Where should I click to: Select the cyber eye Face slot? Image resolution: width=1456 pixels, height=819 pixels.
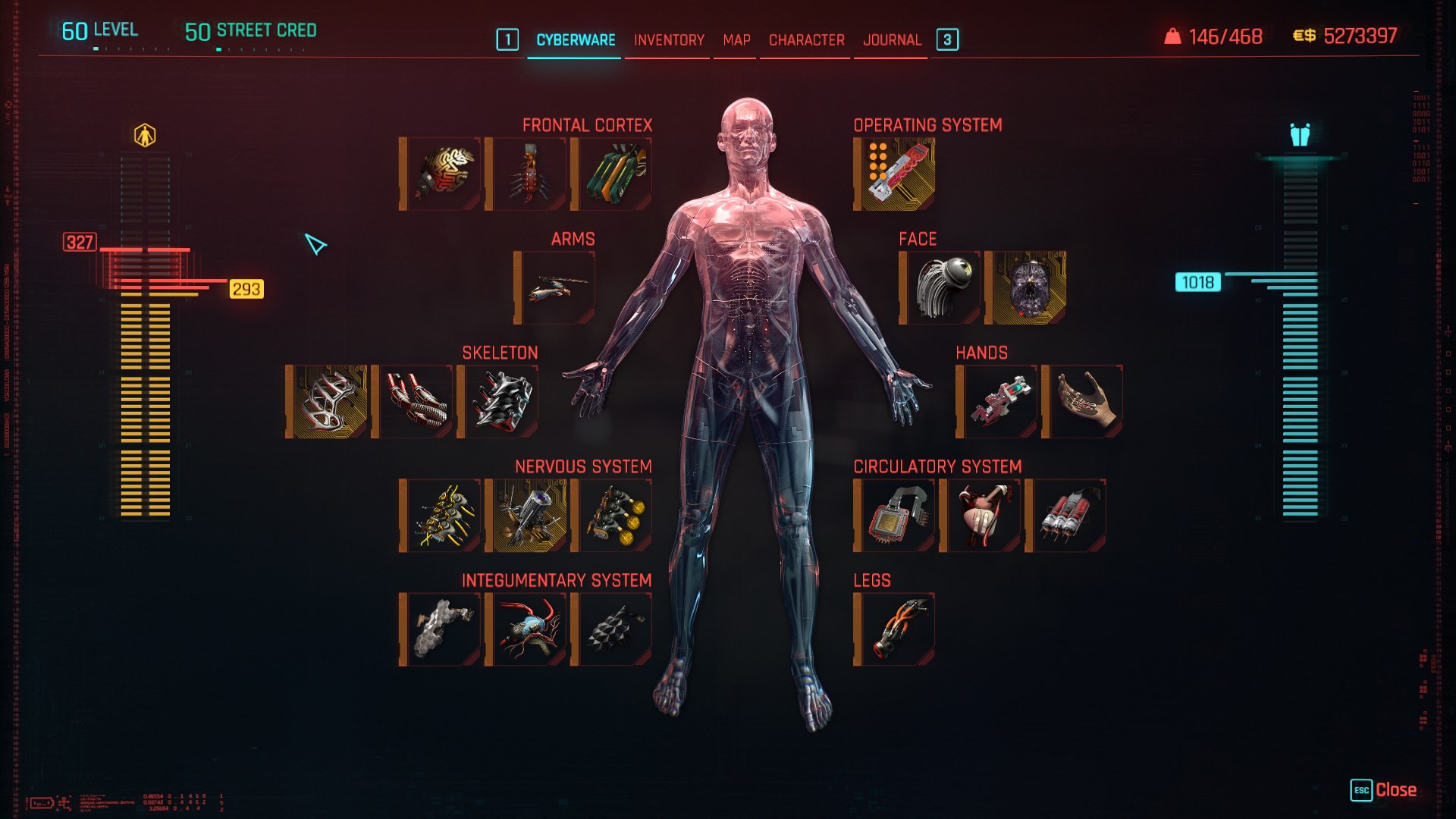943,288
